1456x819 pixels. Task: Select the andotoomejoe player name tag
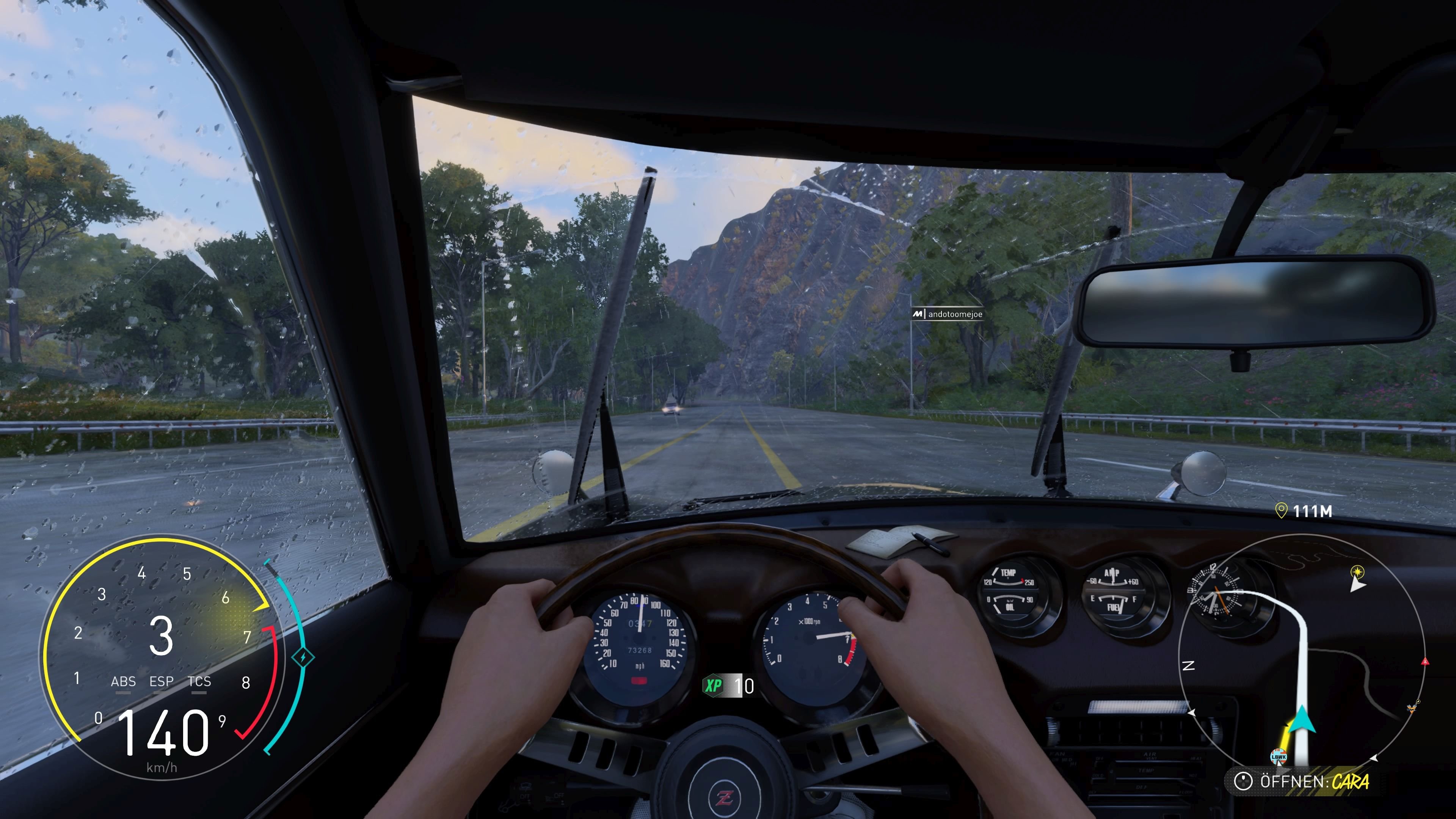coord(948,314)
